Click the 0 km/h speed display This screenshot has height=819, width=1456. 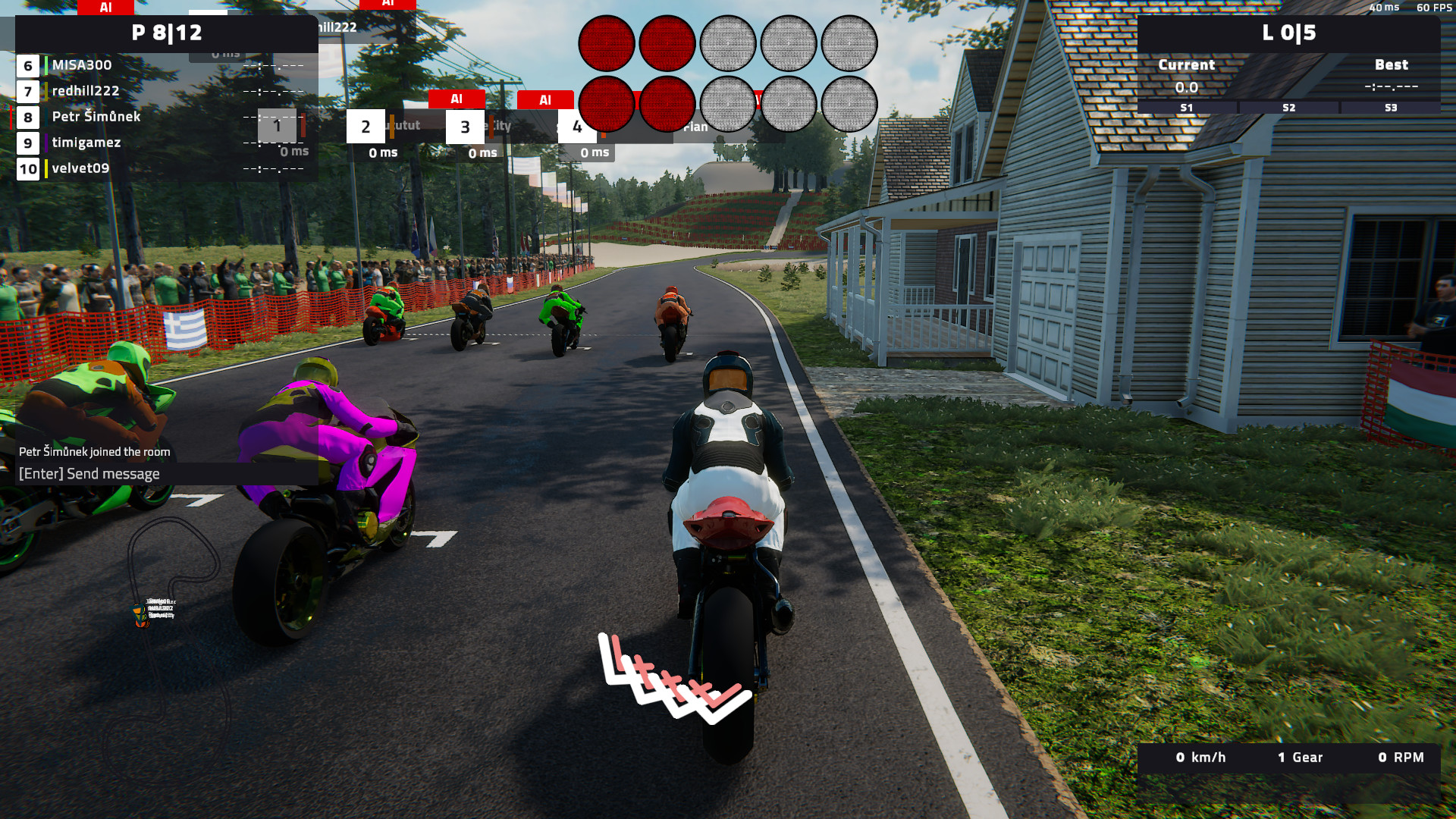click(1200, 758)
